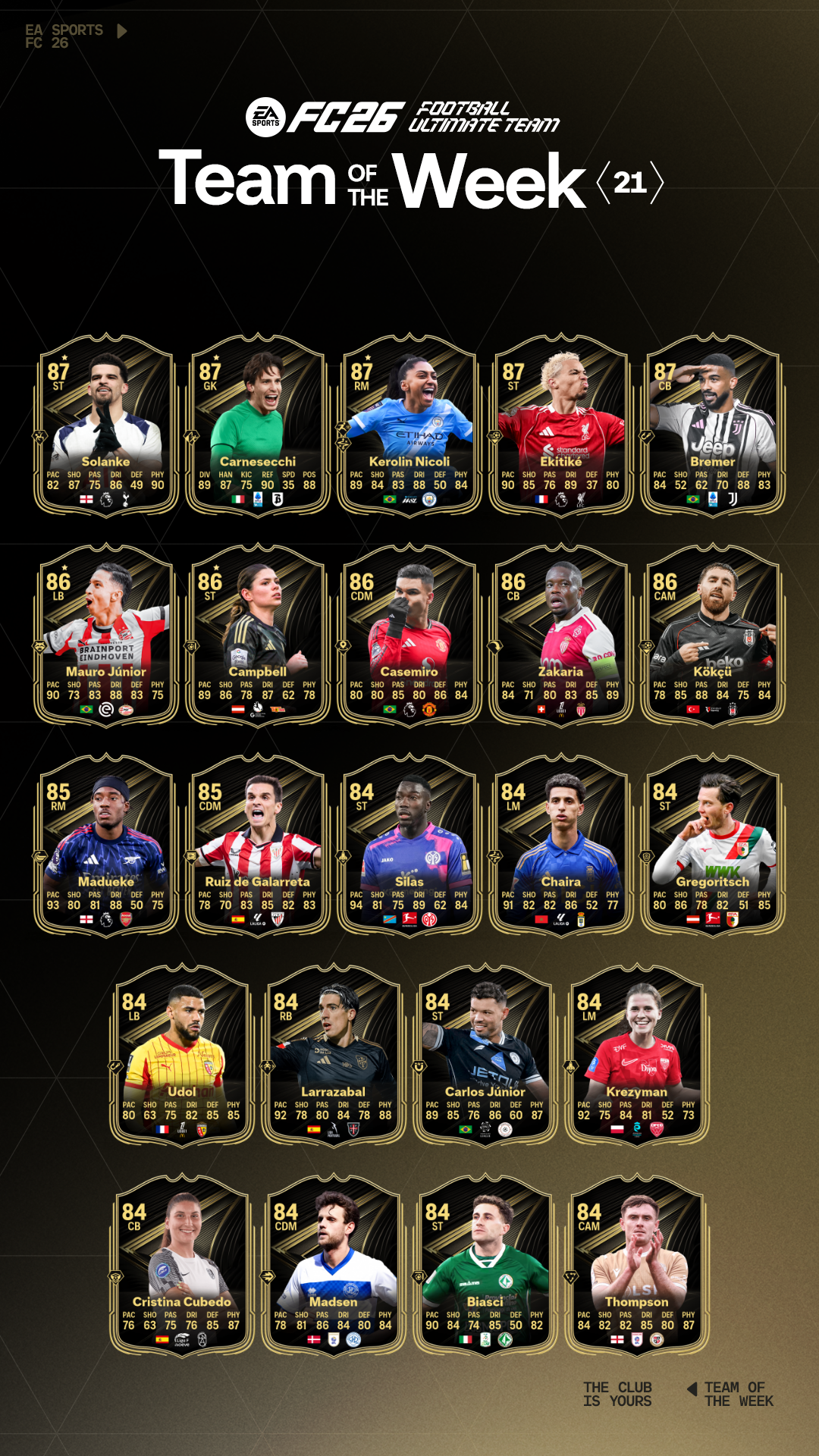Select the Madueke 85 RM card

(x=106, y=845)
